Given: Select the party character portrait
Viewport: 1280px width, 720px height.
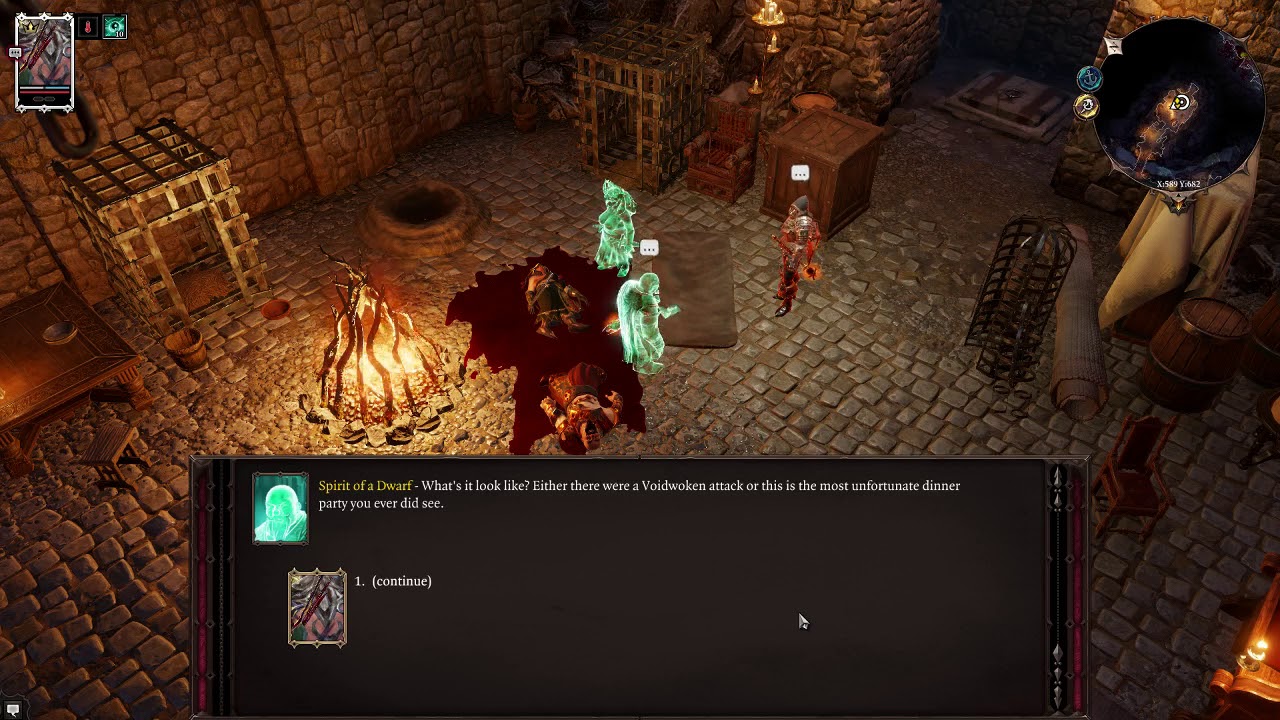Looking at the screenshot, I should coord(45,60).
